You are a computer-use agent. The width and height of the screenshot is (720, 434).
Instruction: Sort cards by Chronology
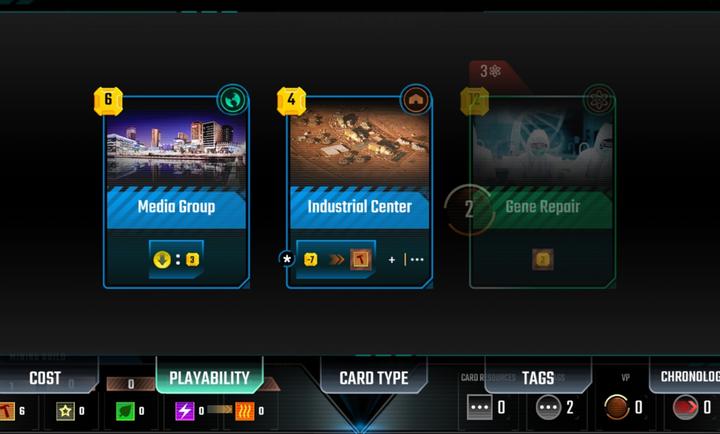coord(689,377)
